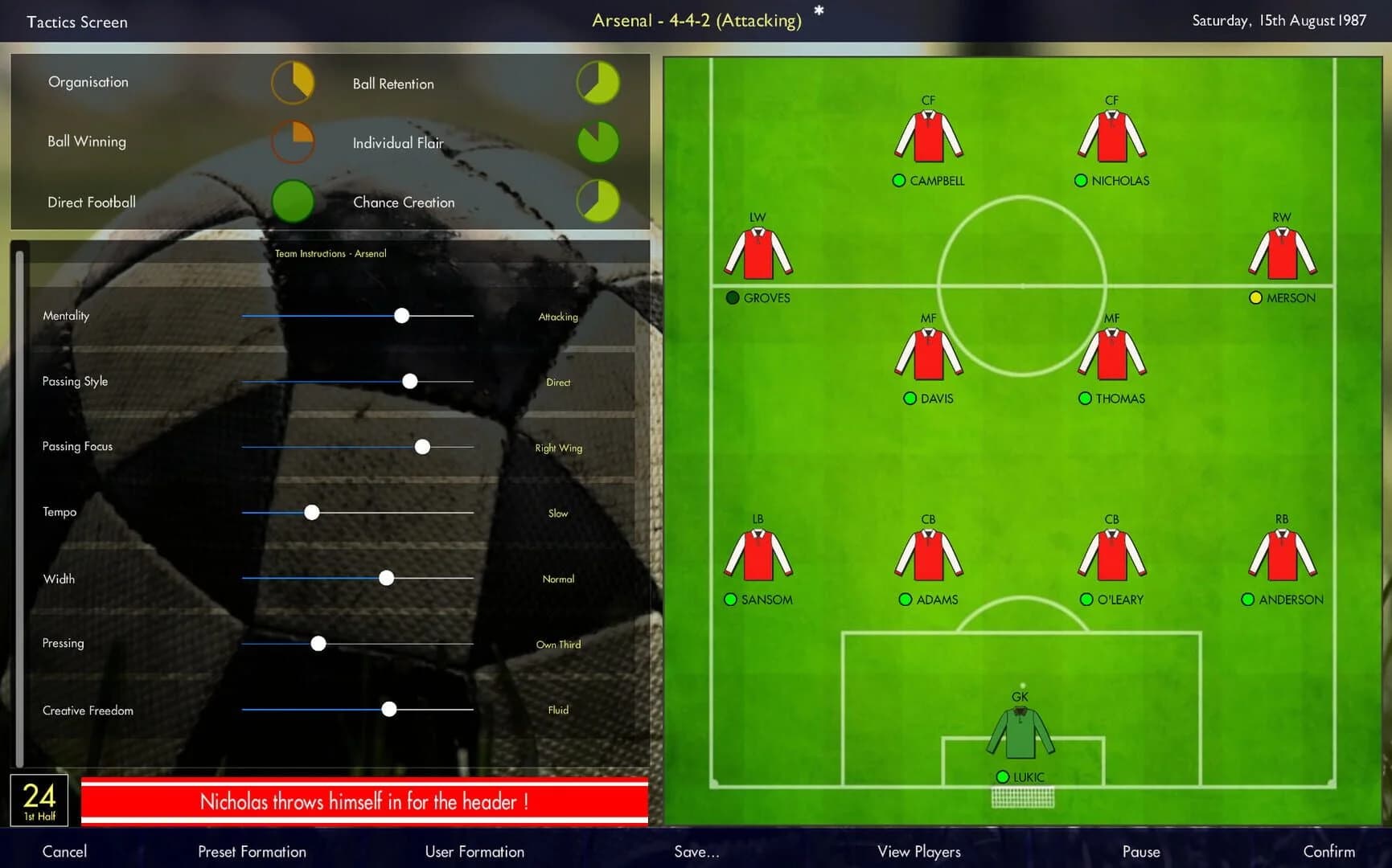This screenshot has width=1392, height=868.
Task: Toggle the yellow status dot beside MERSON
Action: 1255,297
